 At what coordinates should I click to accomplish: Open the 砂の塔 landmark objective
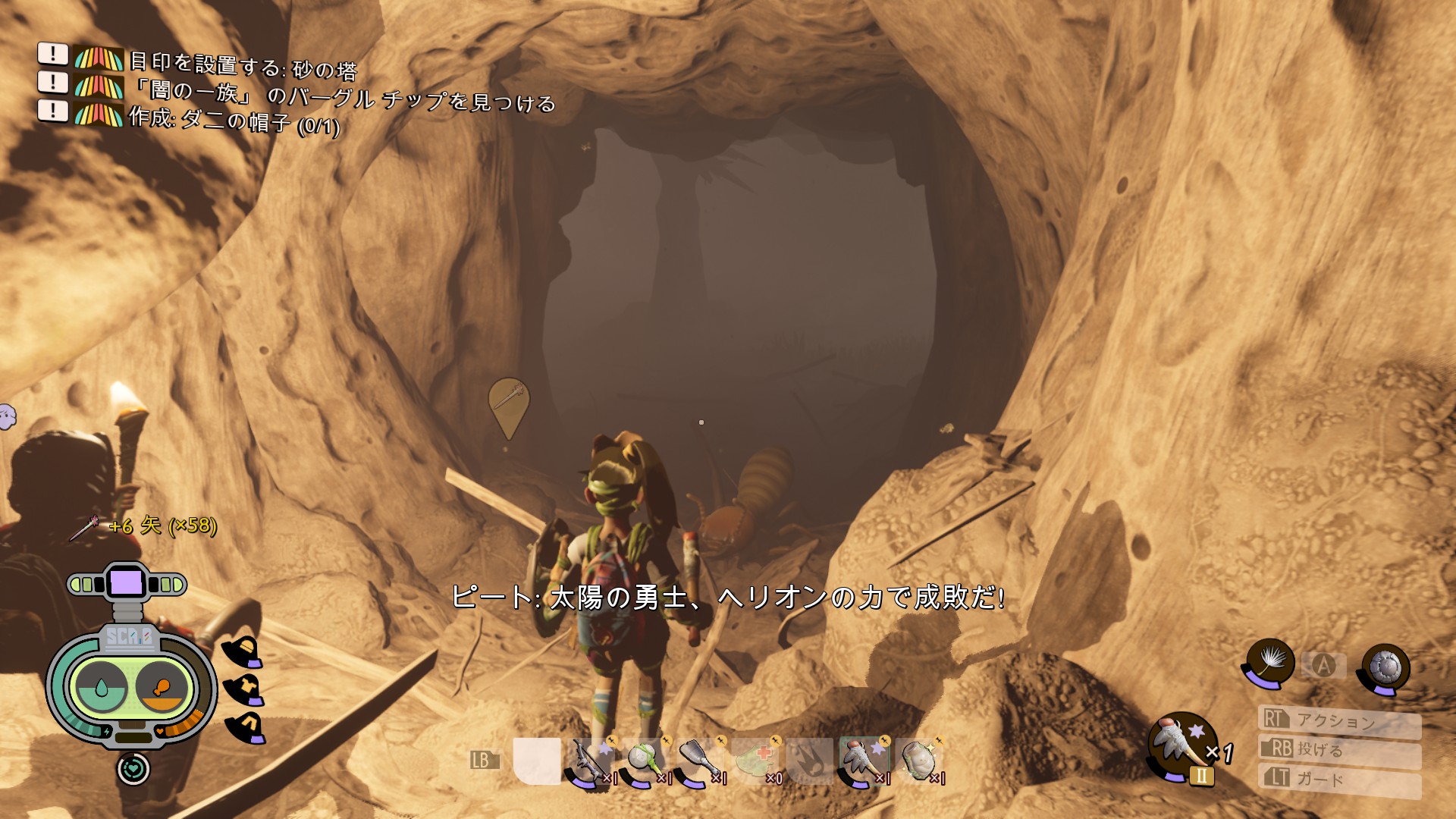(243, 66)
